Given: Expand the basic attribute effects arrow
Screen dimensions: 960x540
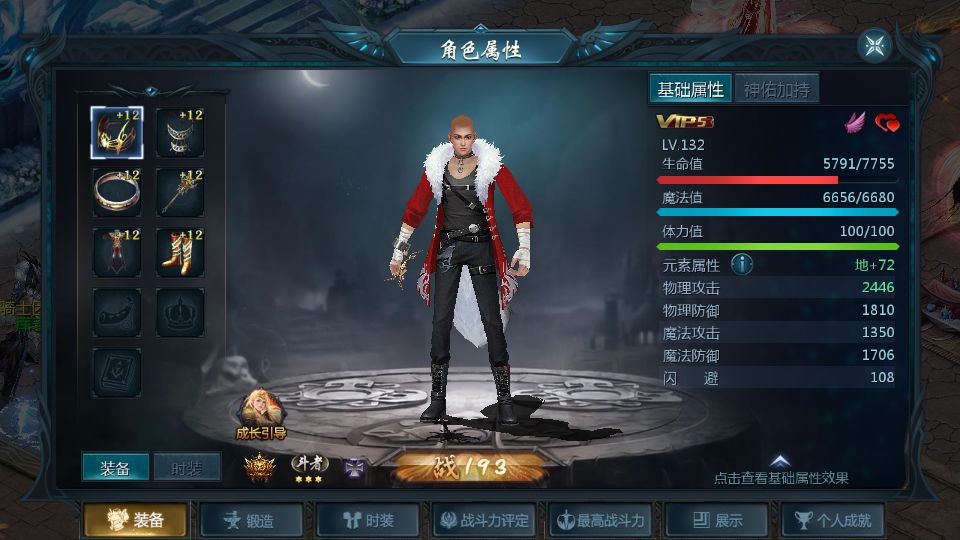Looking at the screenshot, I should coord(781,462).
